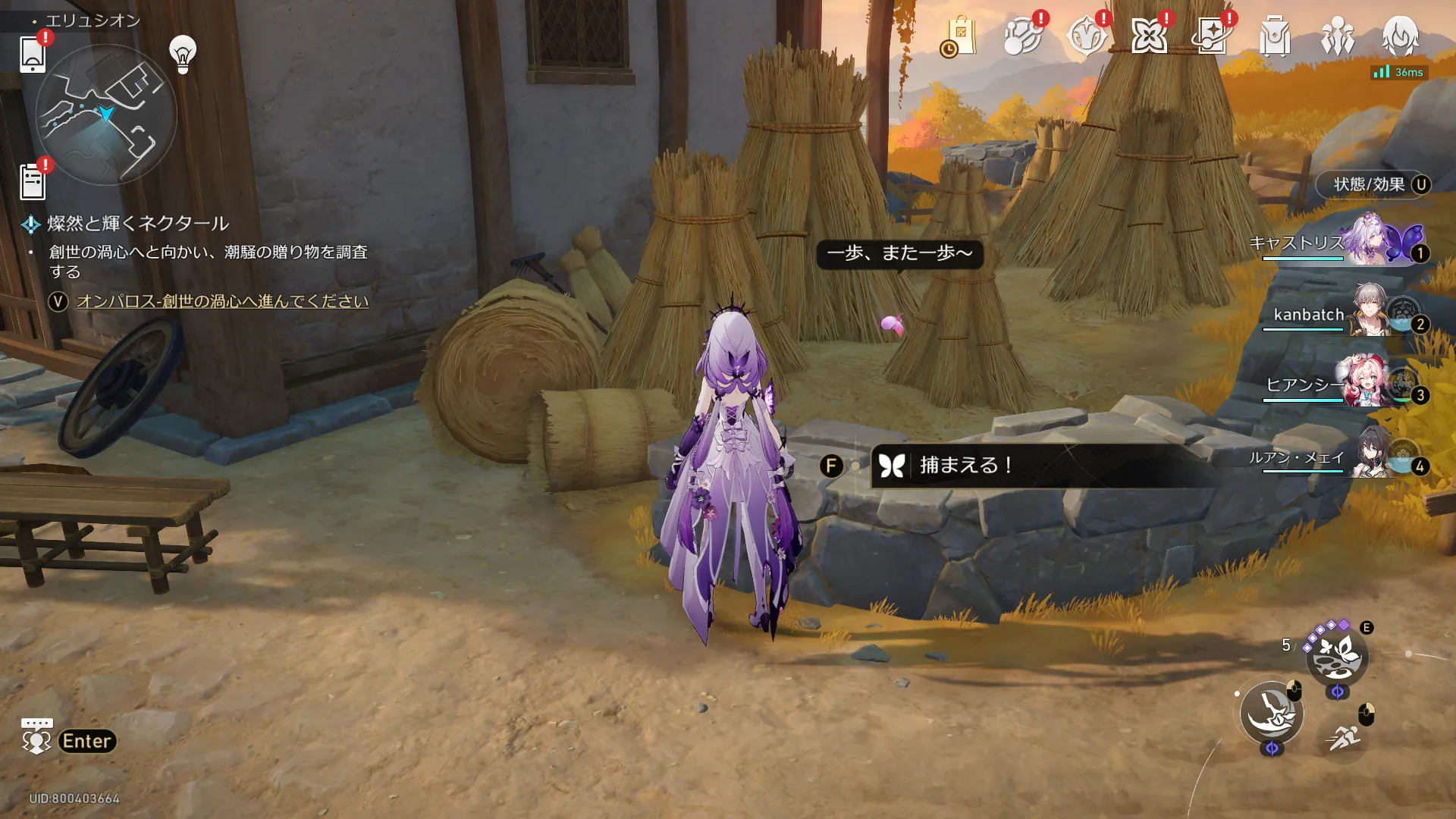Open the backpack inventory icon

click(x=1275, y=36)
